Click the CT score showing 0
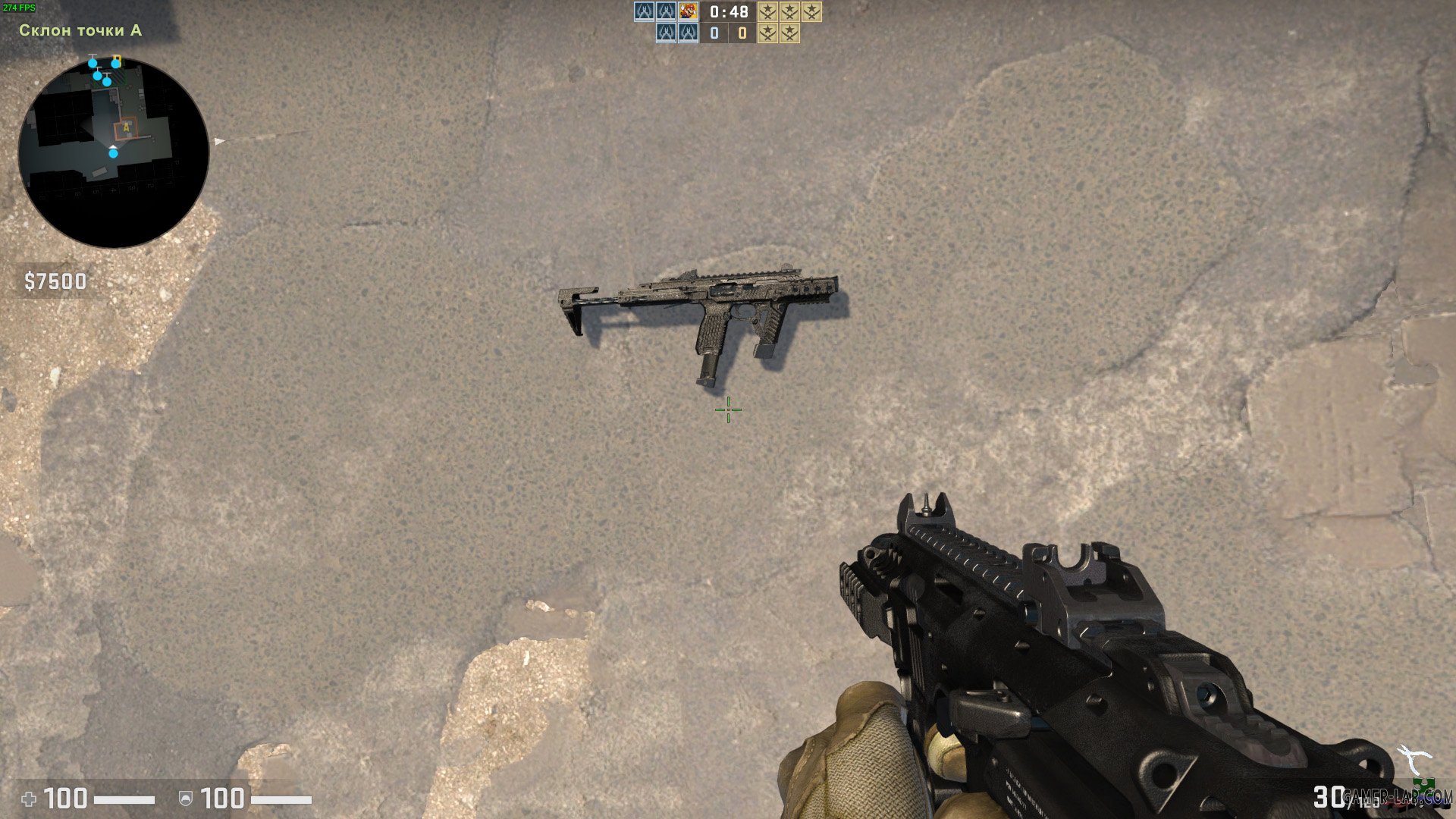 715,33
